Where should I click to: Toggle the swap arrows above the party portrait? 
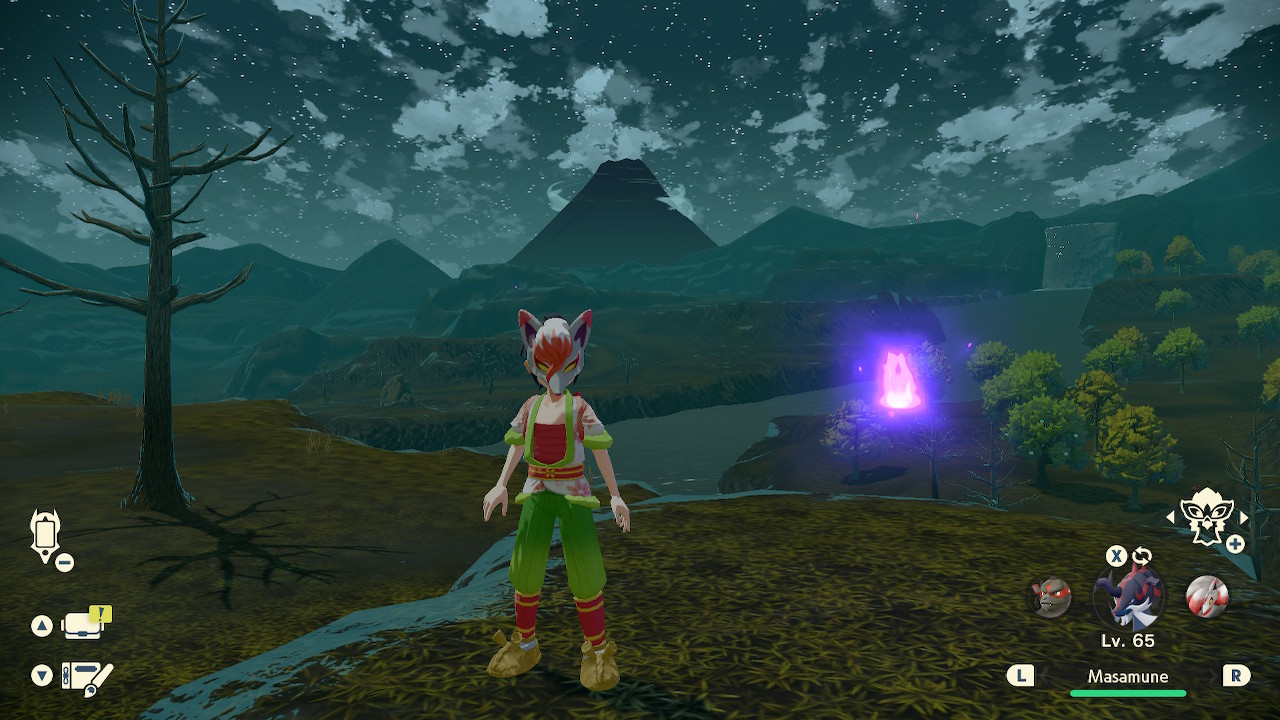click(1142, 556)
